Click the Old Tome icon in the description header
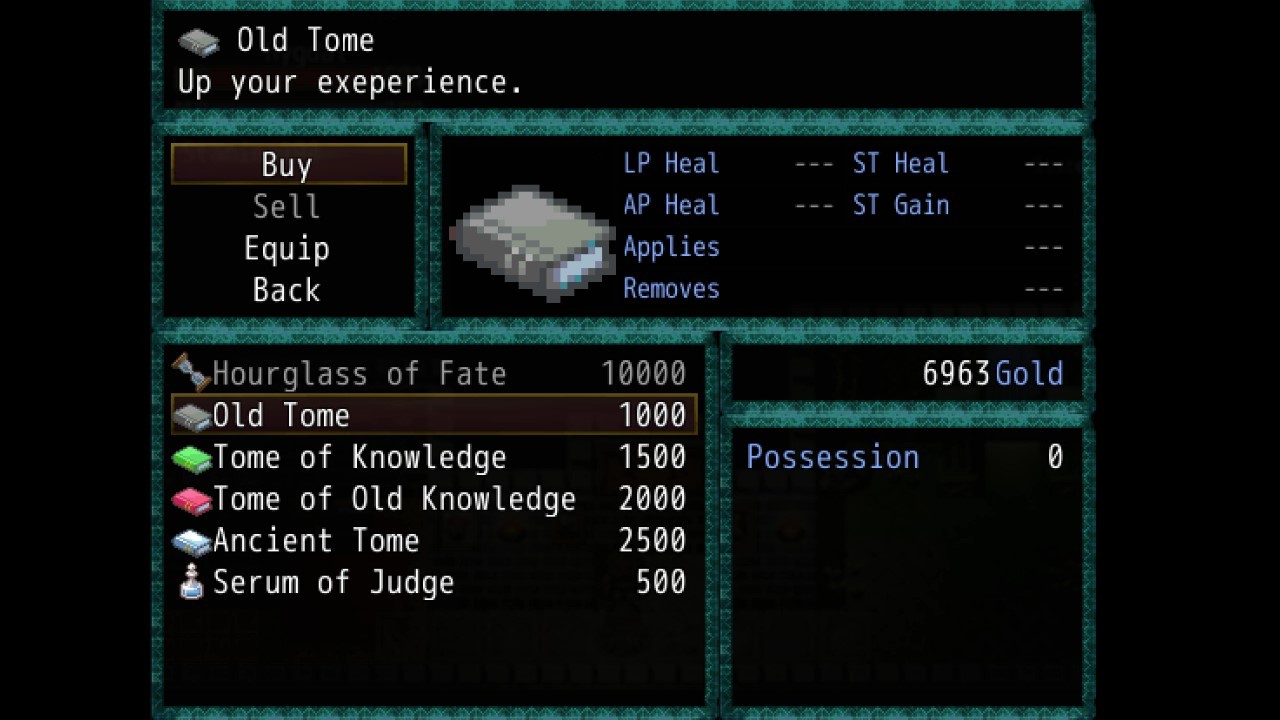Viewport: 1280px width, 720px height. coord(197,40)
